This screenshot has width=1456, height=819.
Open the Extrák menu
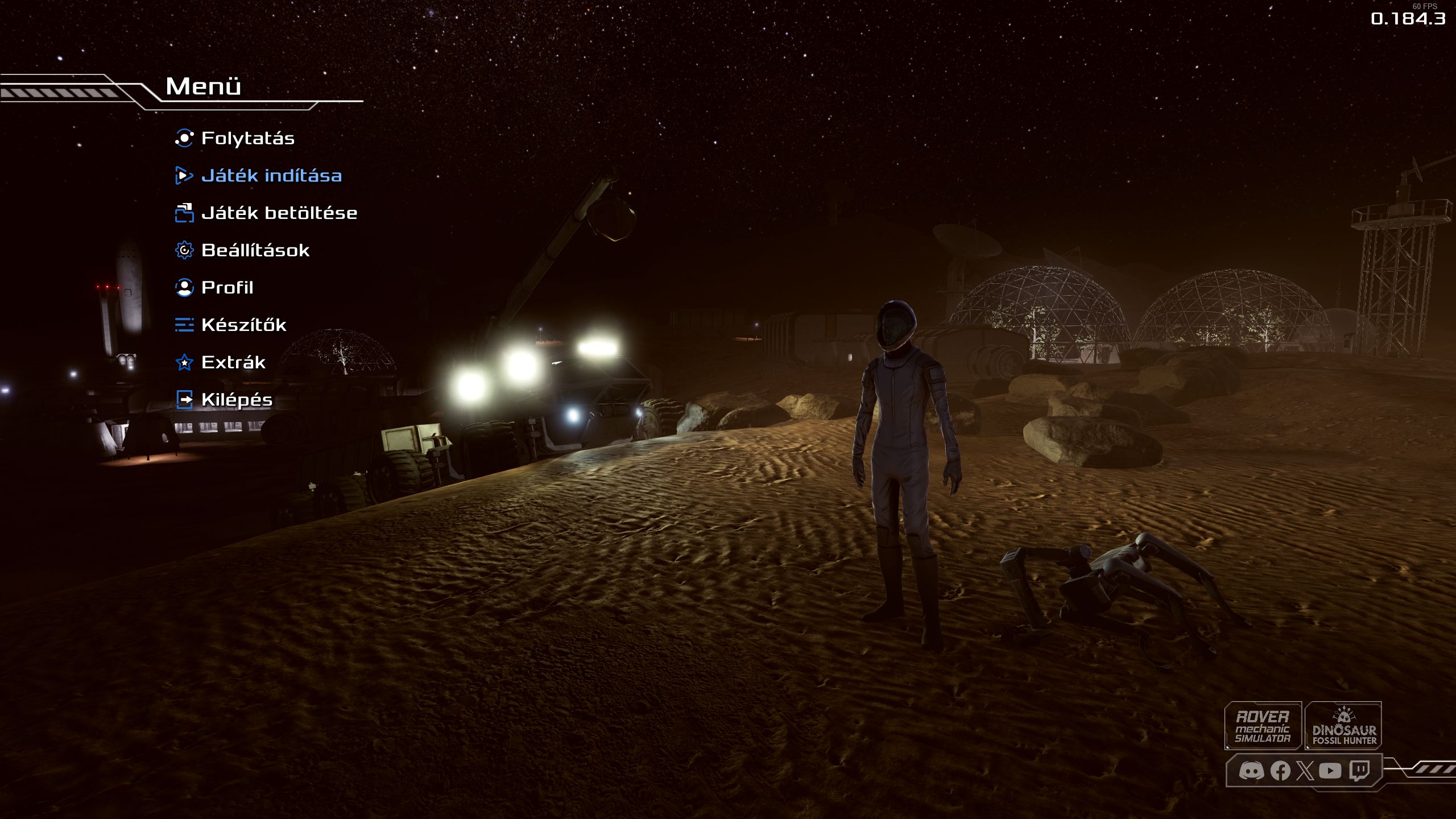(233, 362)
